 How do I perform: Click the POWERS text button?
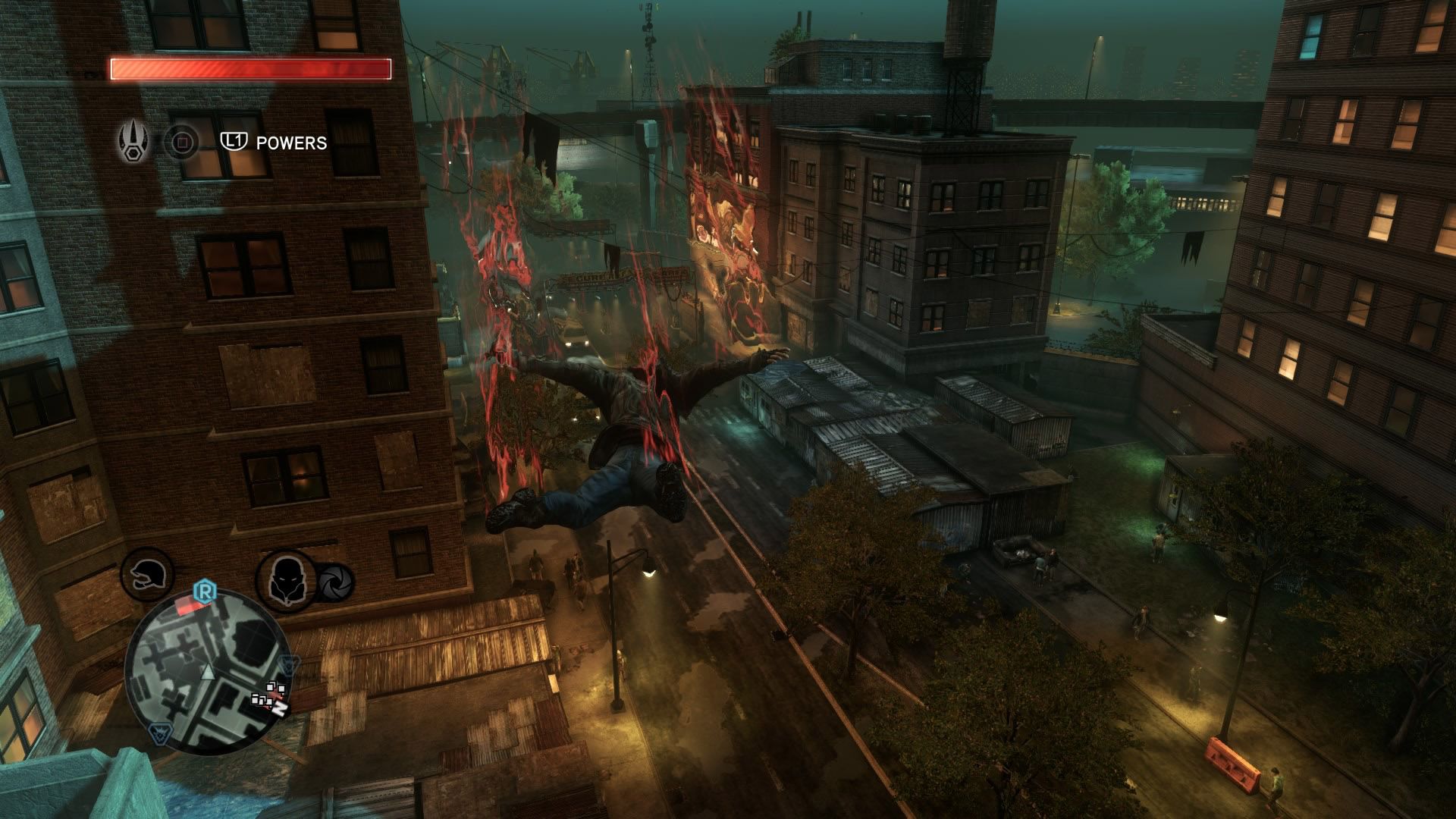pyautogui.click(x=291, y=141)
